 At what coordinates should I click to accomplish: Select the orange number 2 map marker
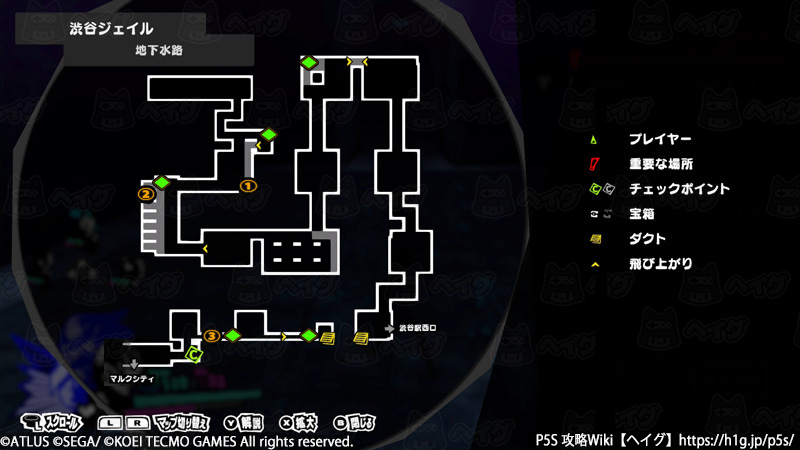(145, 194)
